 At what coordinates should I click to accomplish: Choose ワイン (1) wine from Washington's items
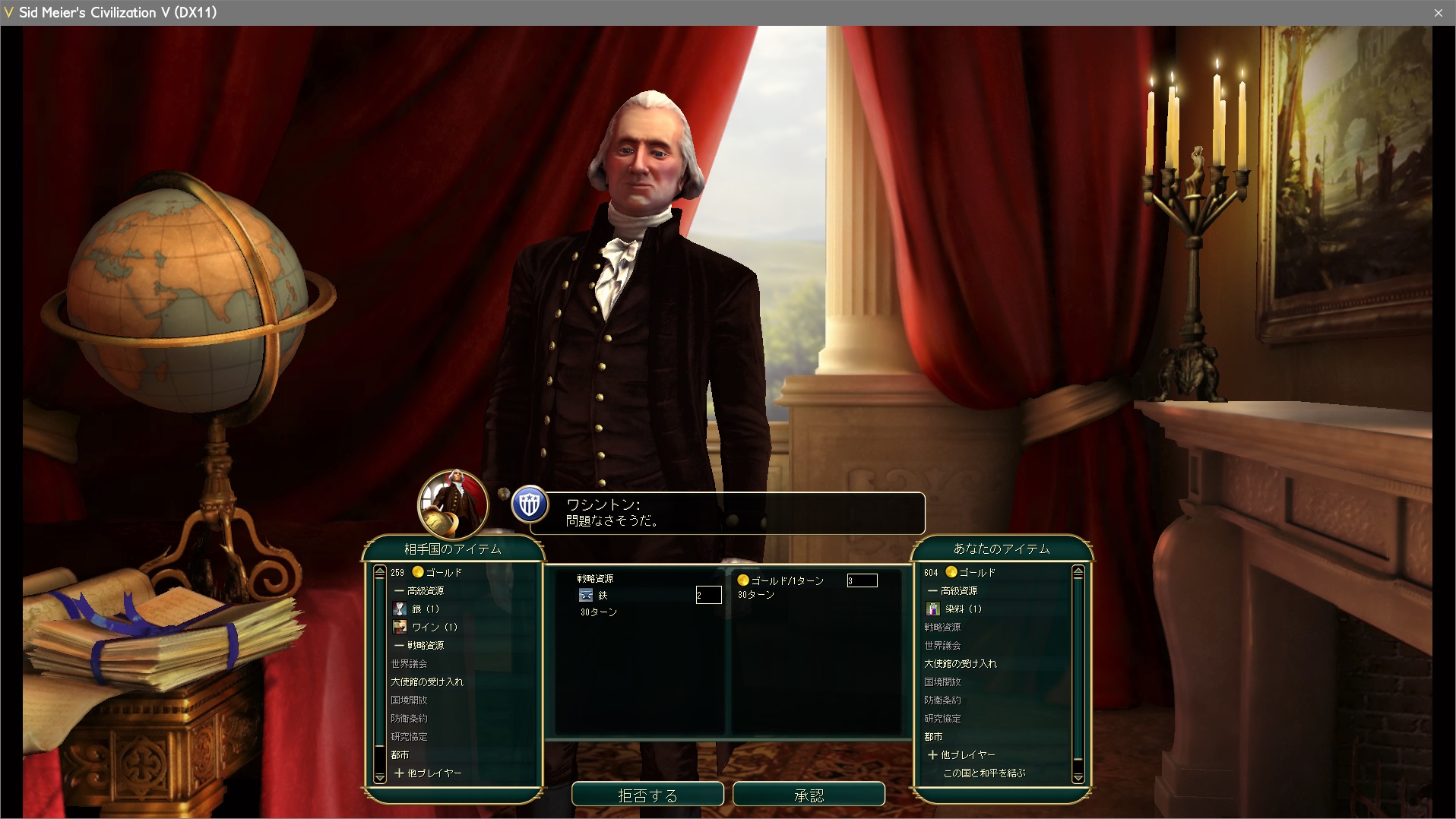click(434, 627)
